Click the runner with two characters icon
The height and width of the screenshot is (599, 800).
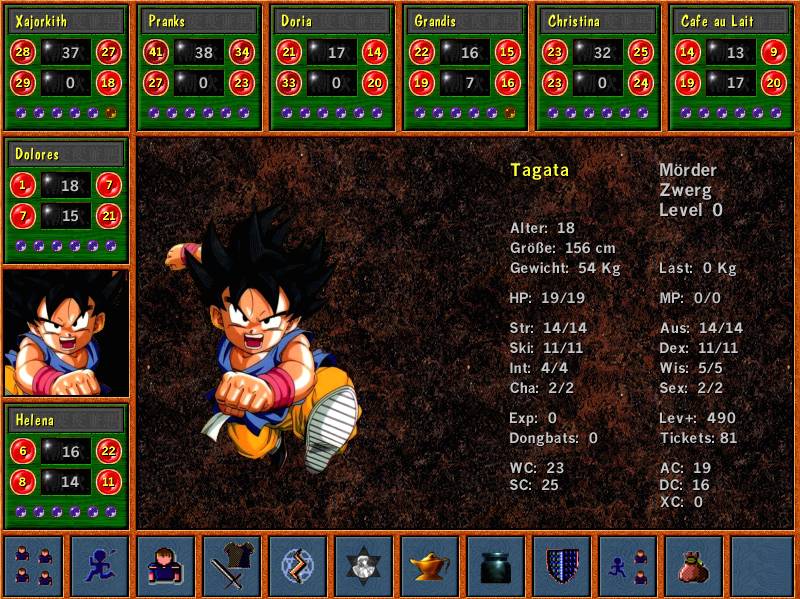point(628,566)
